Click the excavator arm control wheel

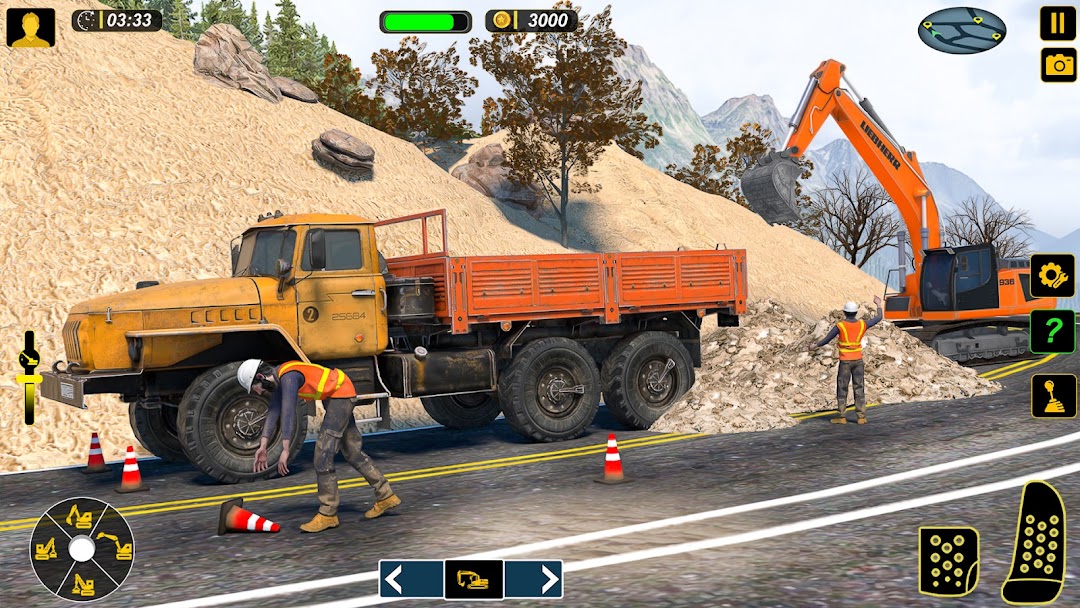point(82,548)
